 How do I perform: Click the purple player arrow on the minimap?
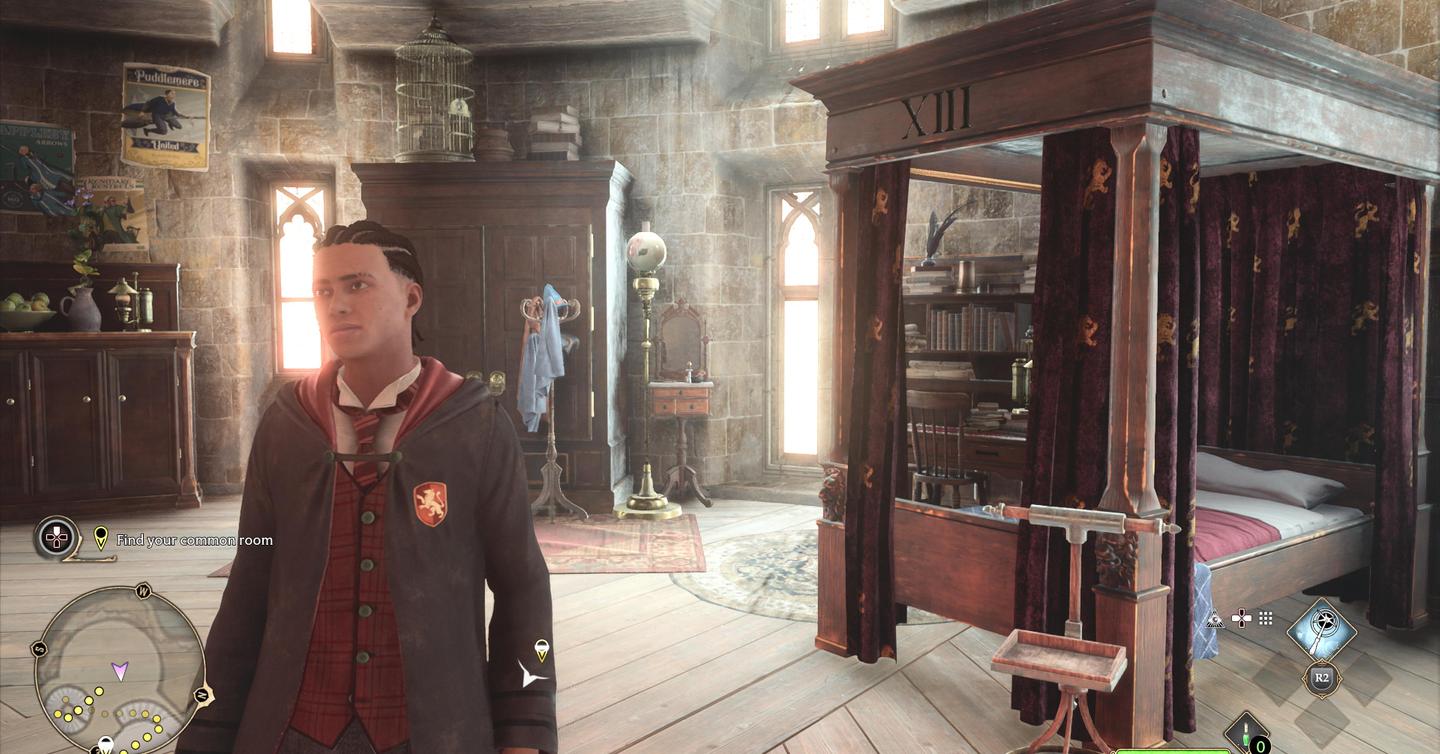pyautogui.click(x=119, y=670)
